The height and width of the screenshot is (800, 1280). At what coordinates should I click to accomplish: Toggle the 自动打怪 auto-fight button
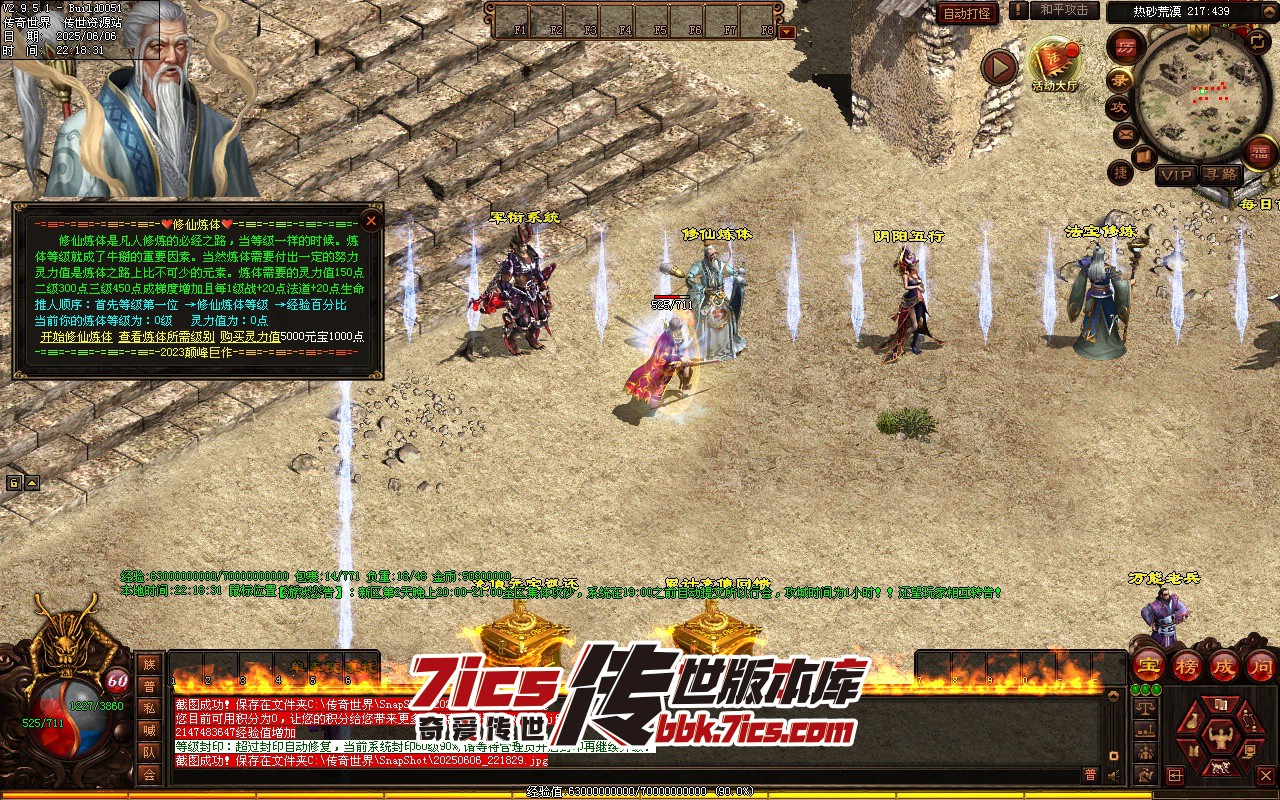click(967, 12)
